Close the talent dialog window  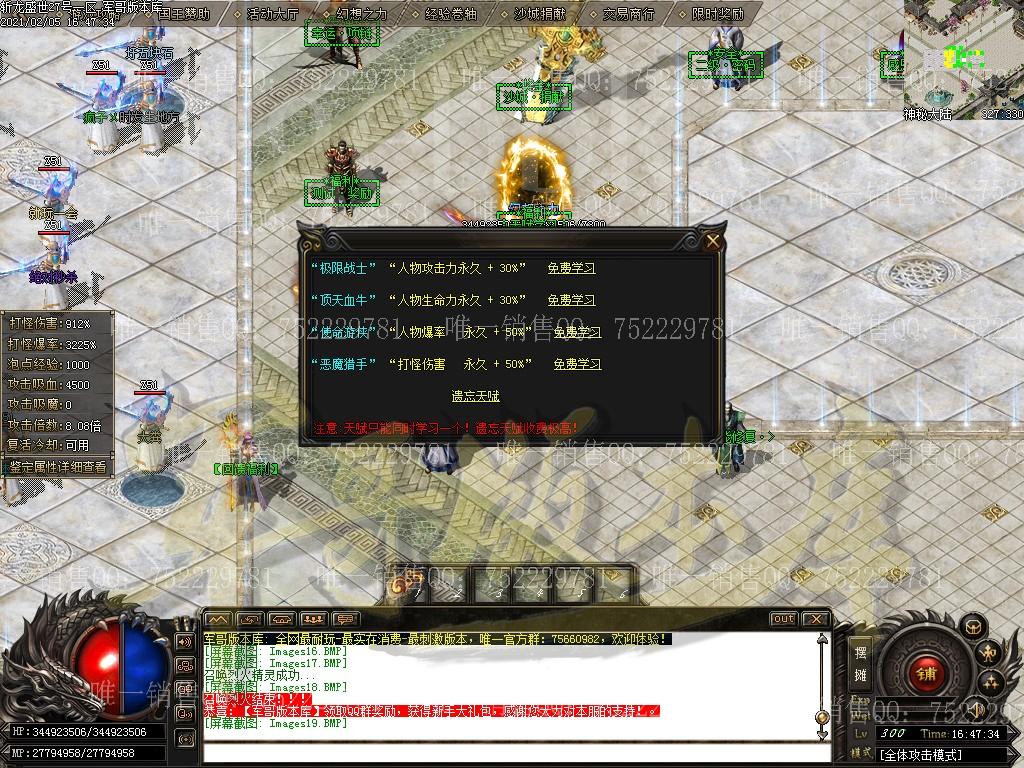pyautogui.click(x=712, y=241)
